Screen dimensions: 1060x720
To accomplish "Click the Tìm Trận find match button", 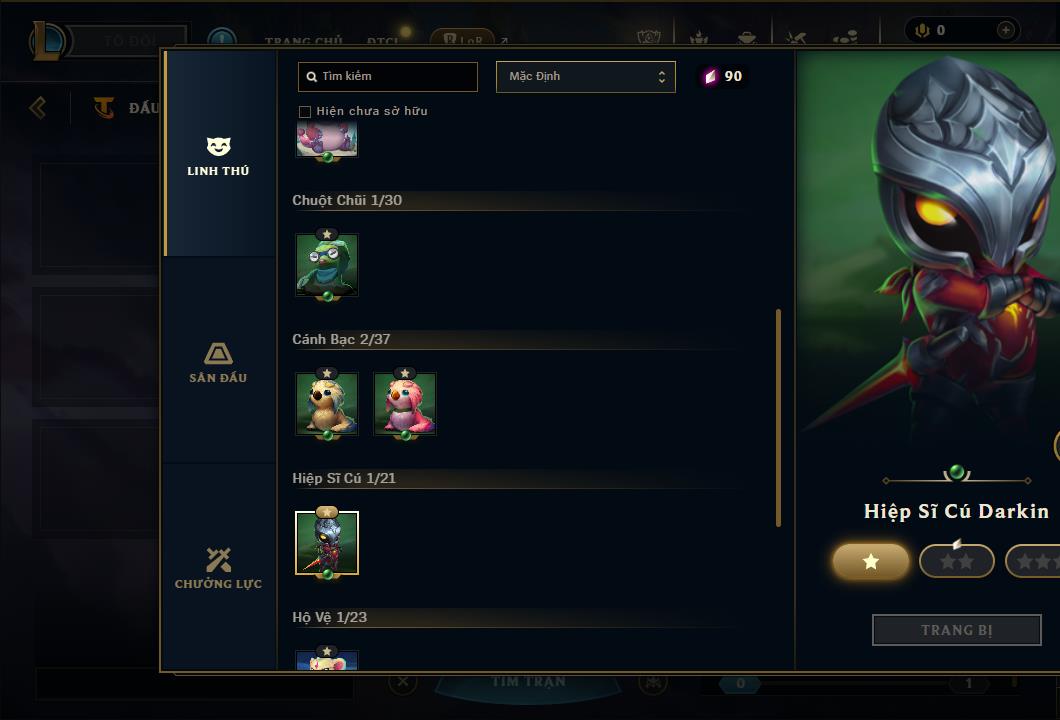I will coord(528,682).
